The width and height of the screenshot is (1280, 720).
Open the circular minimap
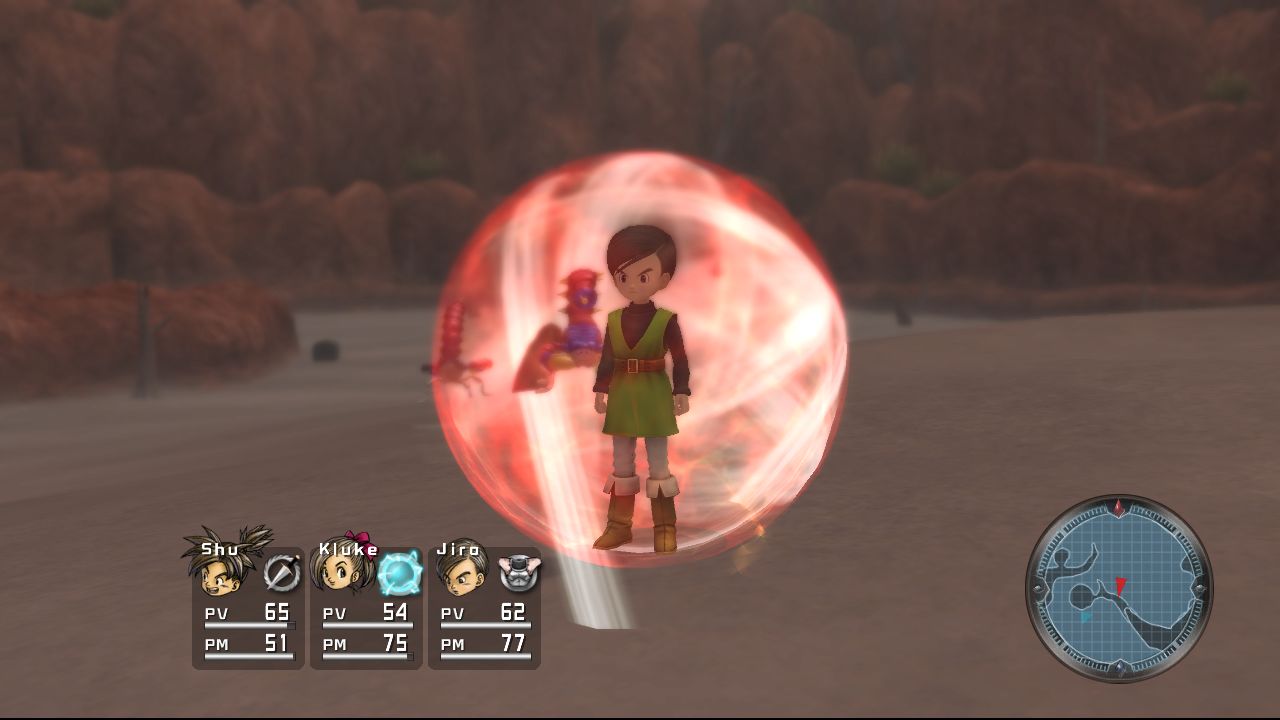[1119, 589]
